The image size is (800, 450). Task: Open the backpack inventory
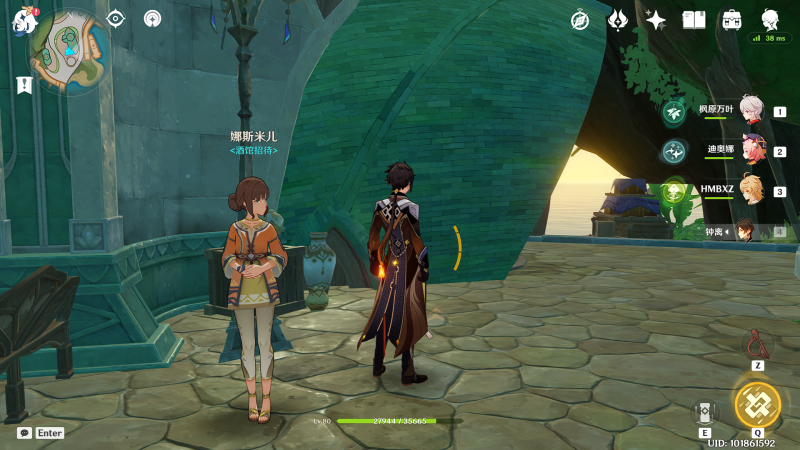point(732,20)
